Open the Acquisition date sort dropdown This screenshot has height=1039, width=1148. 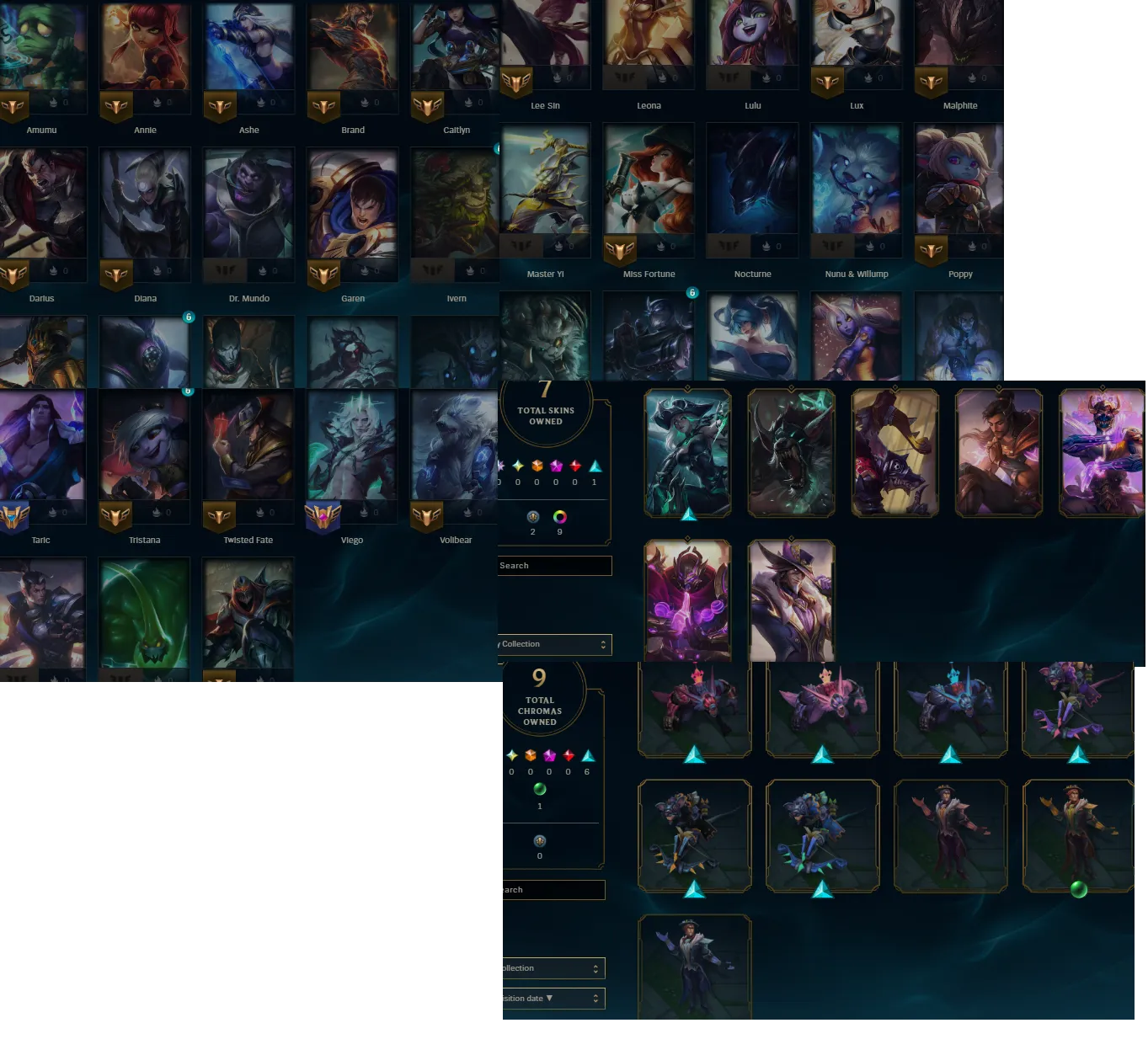tap(552, 998)
